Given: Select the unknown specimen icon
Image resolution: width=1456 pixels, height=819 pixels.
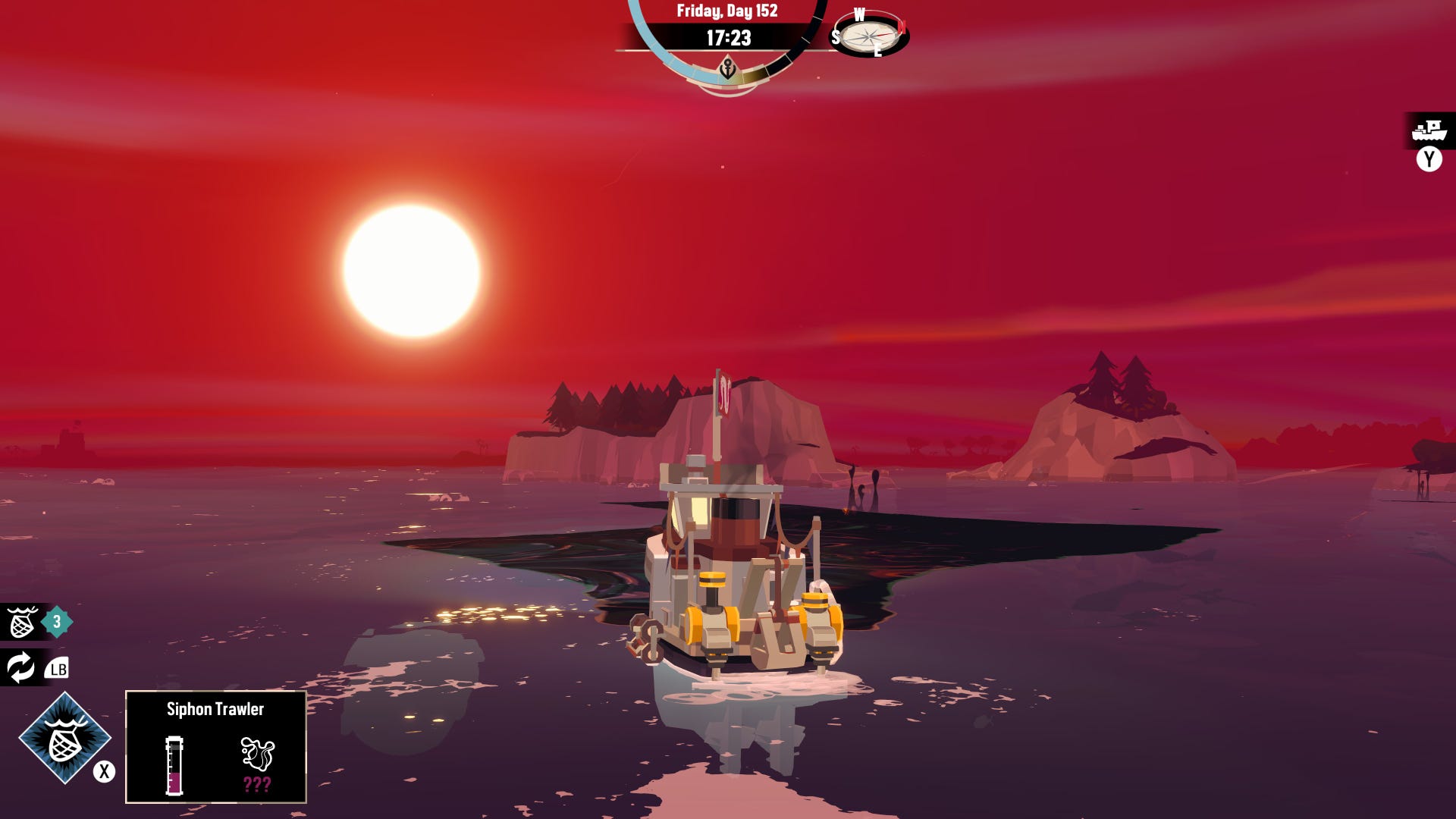Looking at the screenshot, I should [257, 754].
